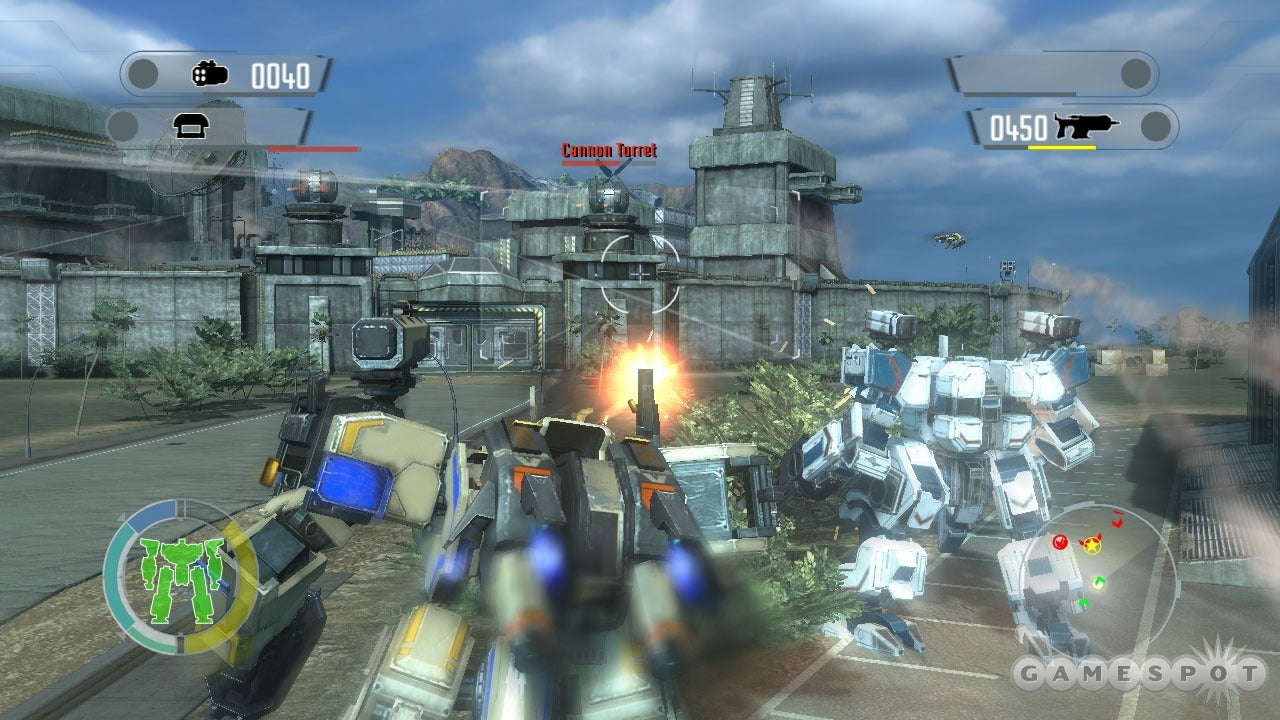Select the machine gun weapon icon
The width and height of the screenshot is (1280, 720).
[1086, 127]
